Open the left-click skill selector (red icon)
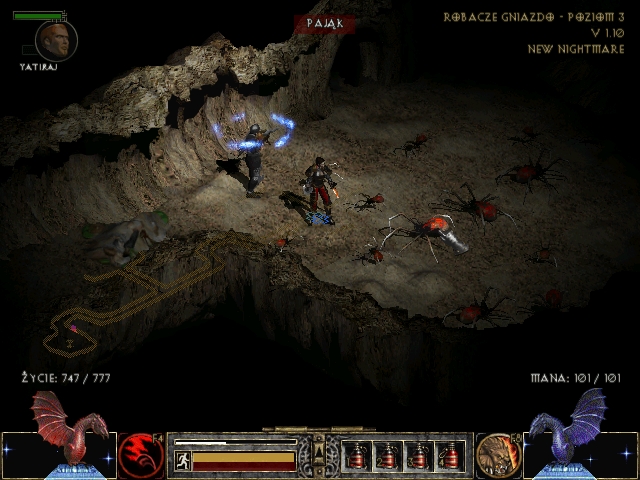The height and width of the screenshot is (480, 640). [x=141, y=456]
